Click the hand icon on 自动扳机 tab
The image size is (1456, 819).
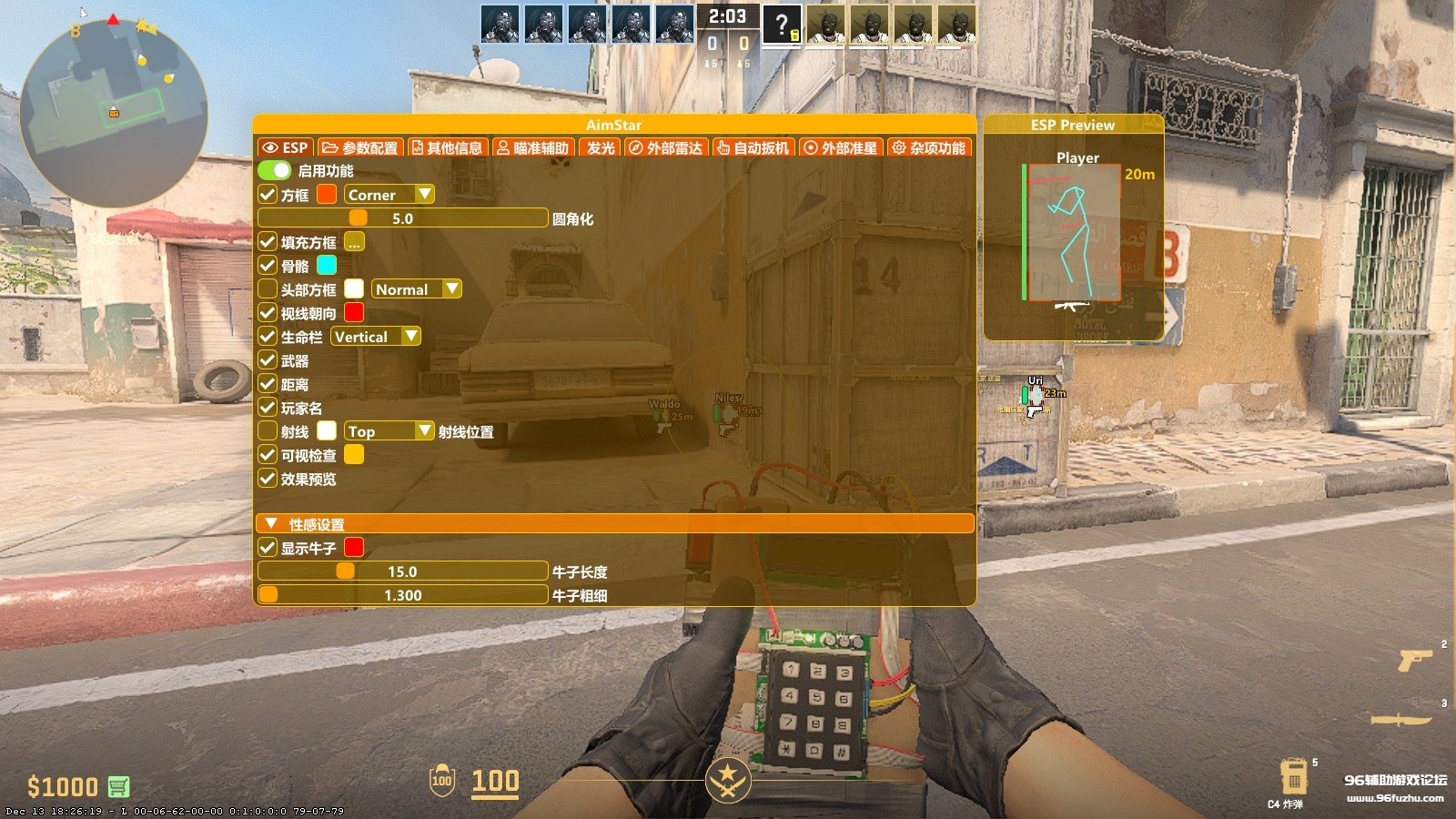click(x=722, y=147)
